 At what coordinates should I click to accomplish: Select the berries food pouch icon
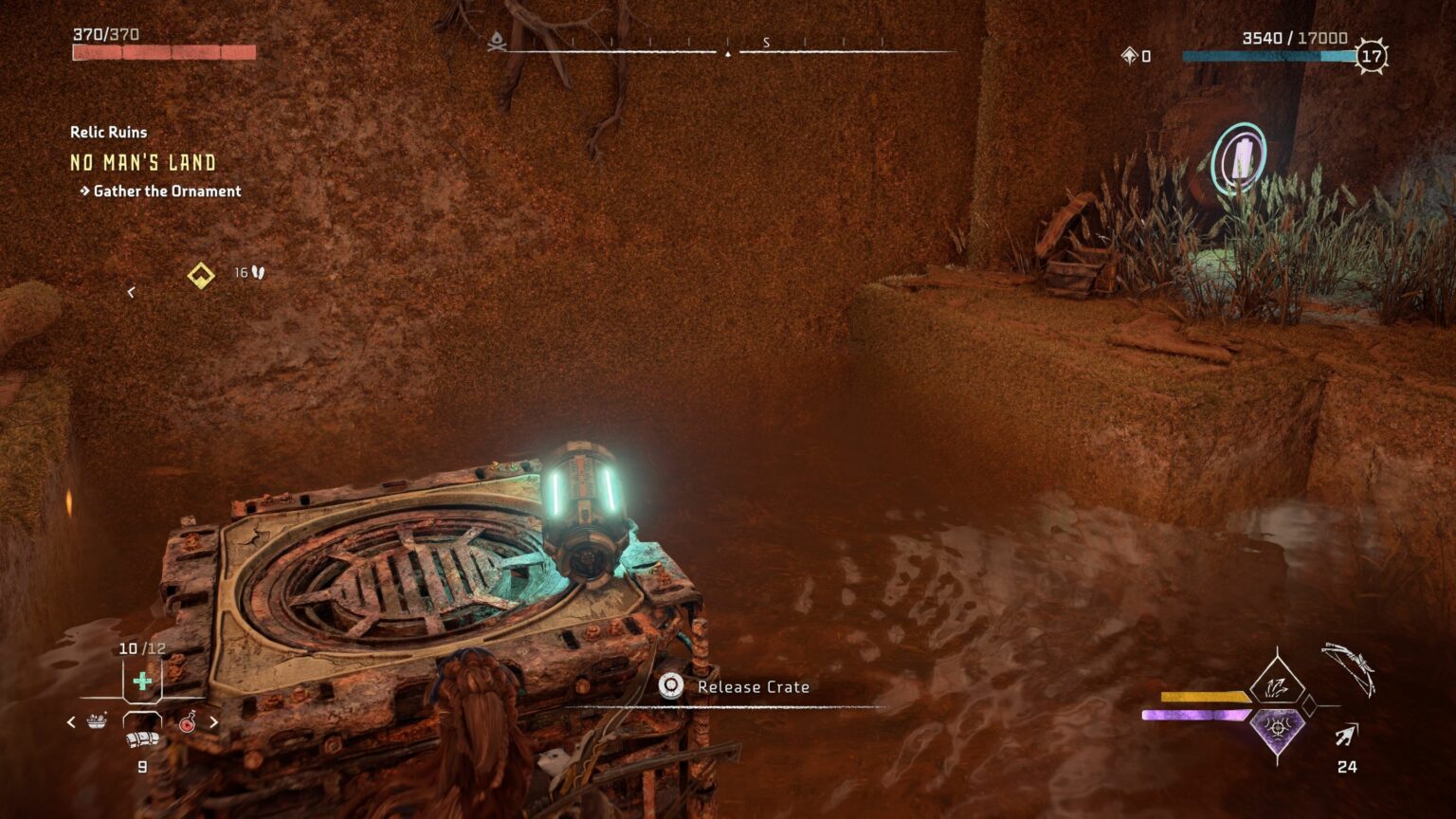coord(97,720)
